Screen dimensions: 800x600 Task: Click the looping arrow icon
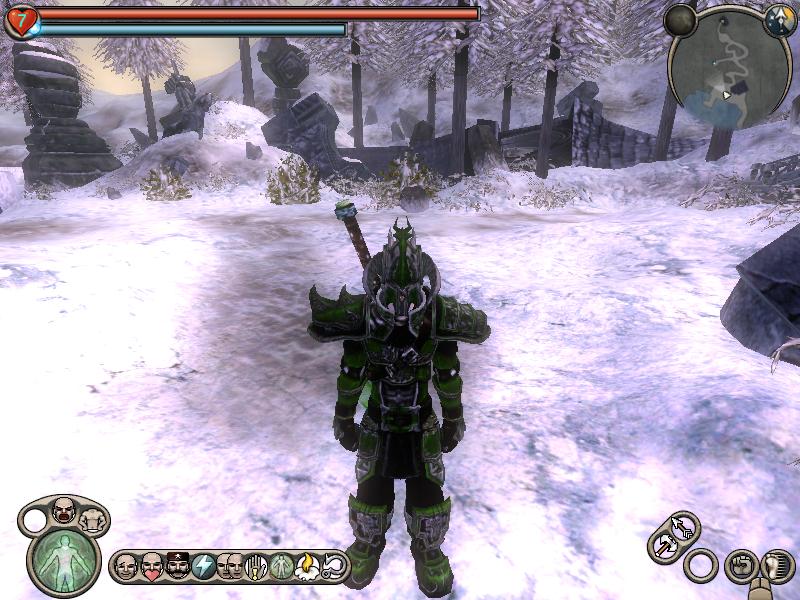[334, 567]
